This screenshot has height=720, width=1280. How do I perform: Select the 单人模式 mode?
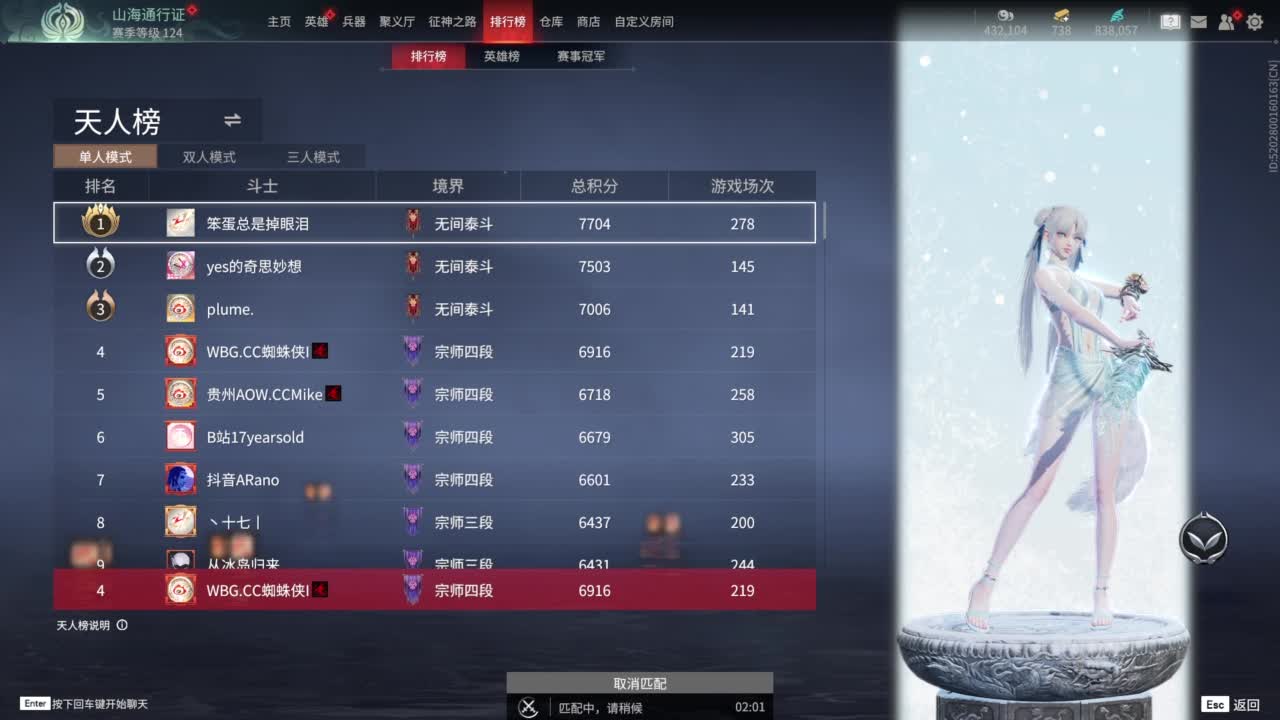[x=105, y=157]
